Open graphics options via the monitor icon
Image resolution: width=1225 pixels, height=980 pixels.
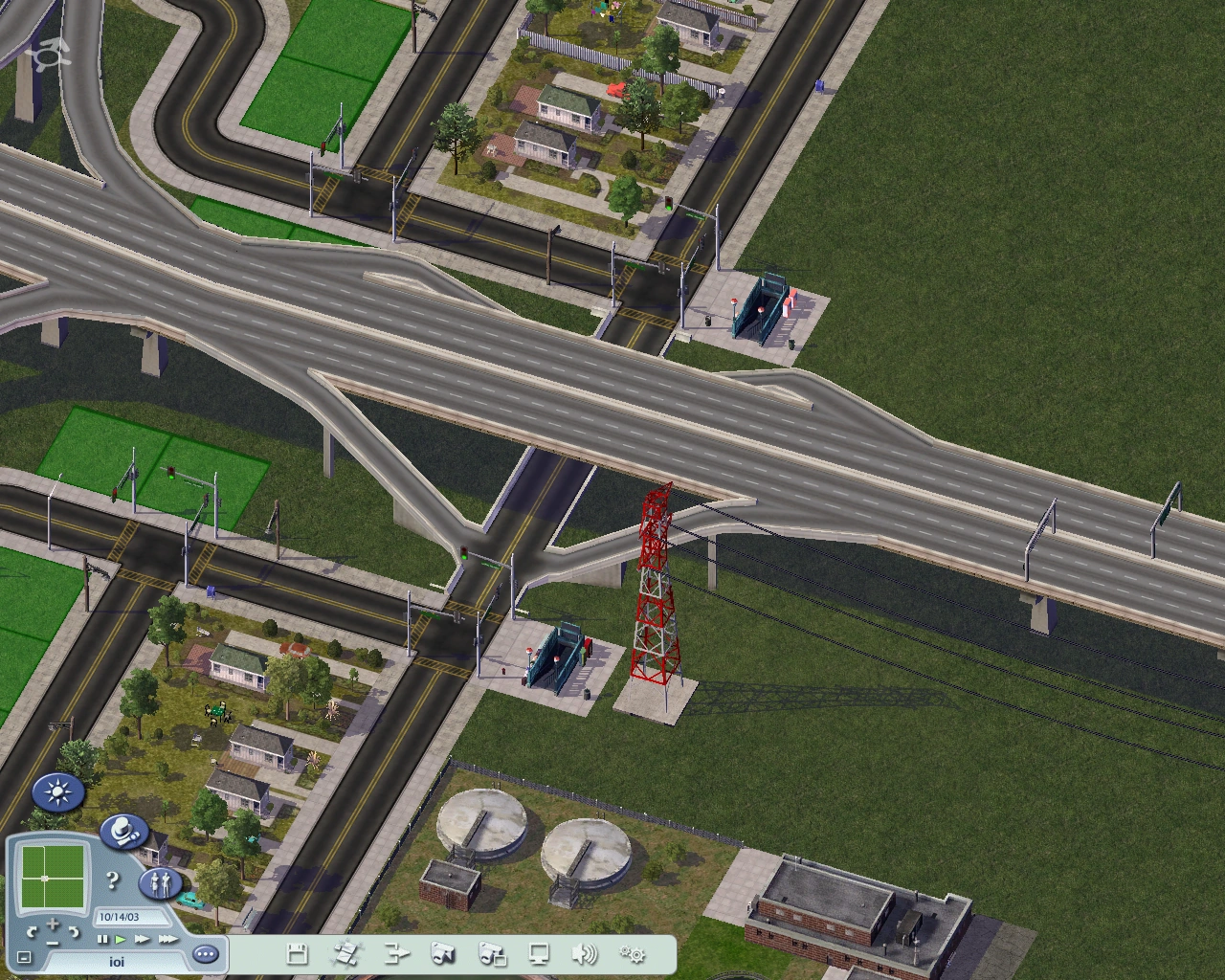(541, 954)
